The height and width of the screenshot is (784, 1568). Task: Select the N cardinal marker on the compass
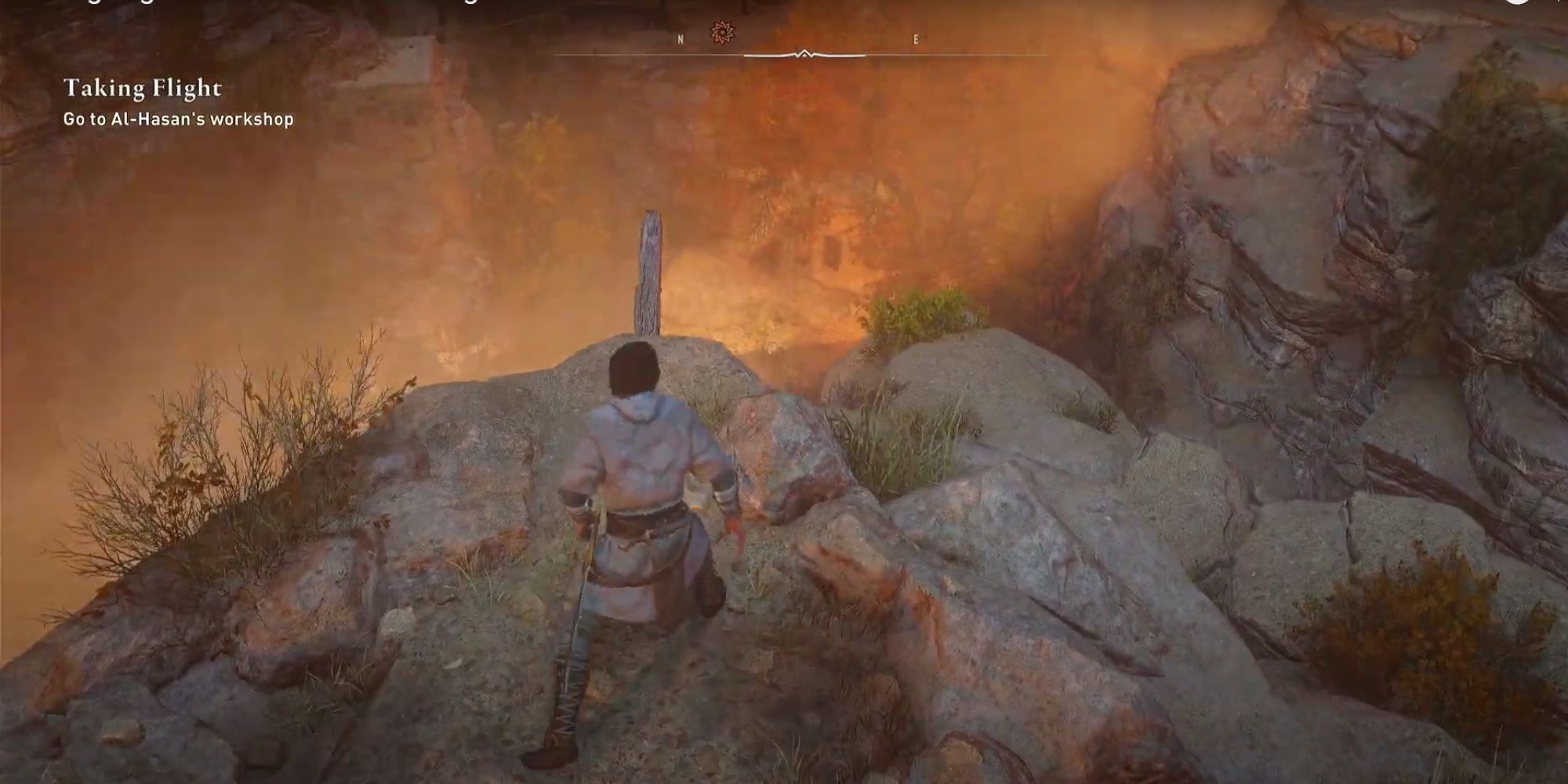(680, 38)
